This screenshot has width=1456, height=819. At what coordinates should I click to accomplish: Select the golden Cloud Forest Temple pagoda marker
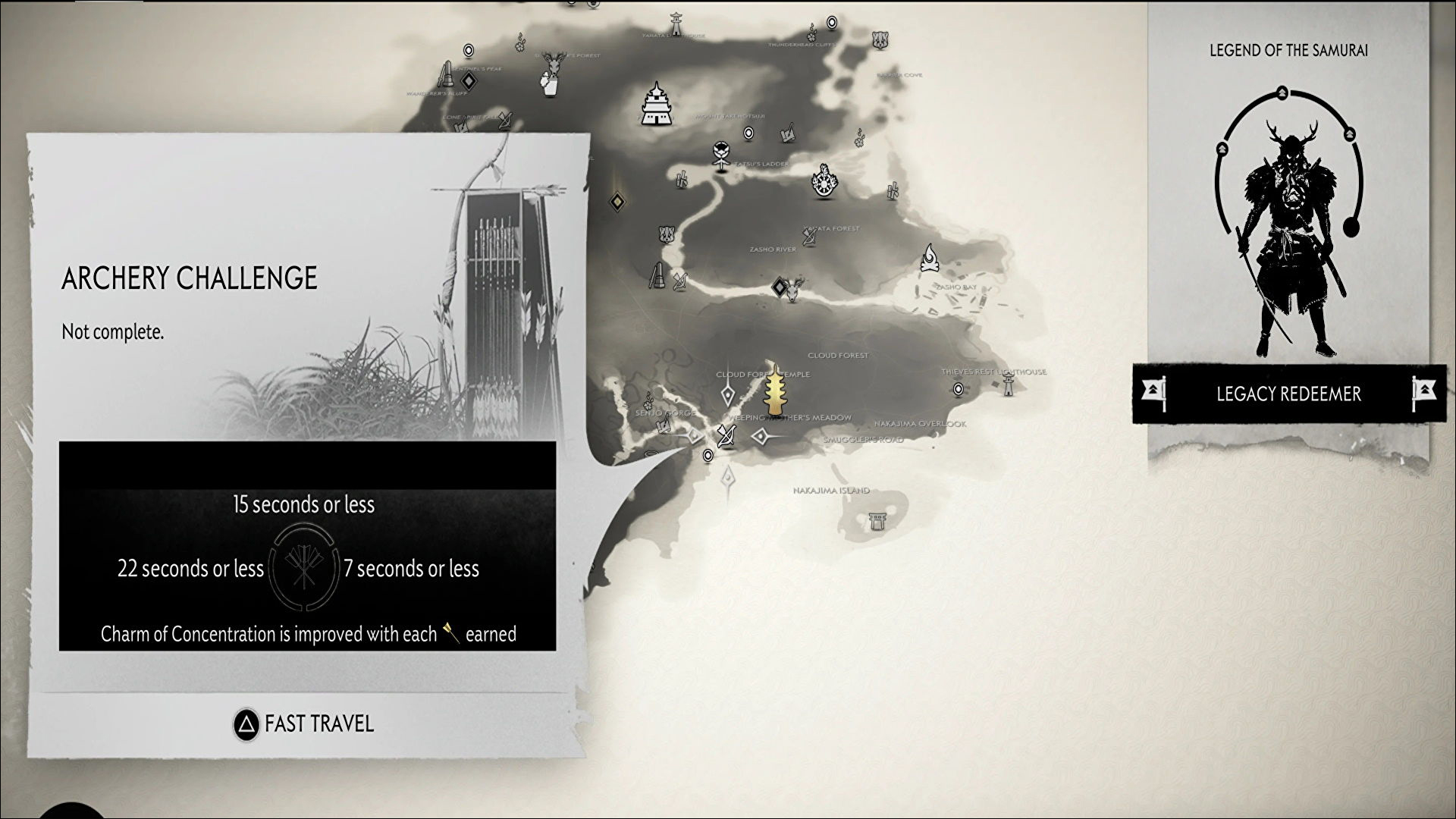(x=775, y=391)
